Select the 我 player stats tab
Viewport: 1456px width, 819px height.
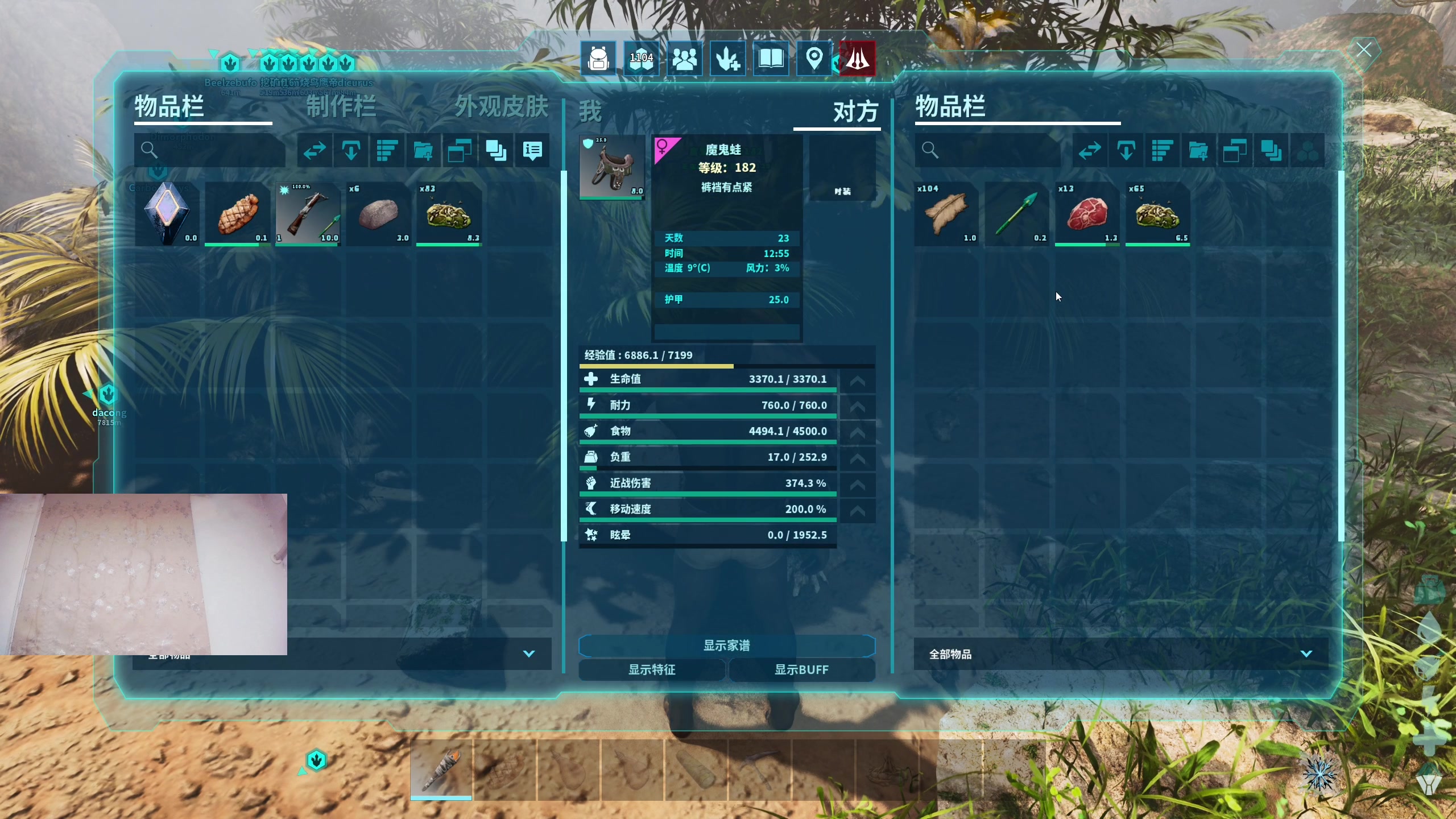(x=590, y=111)
